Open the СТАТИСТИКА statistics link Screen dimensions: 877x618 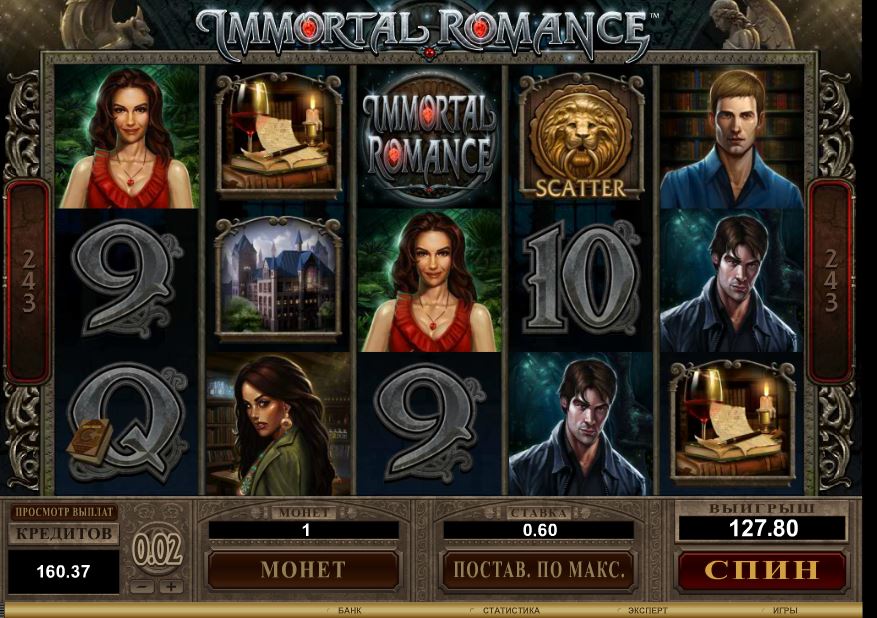(x=510, y=610)
